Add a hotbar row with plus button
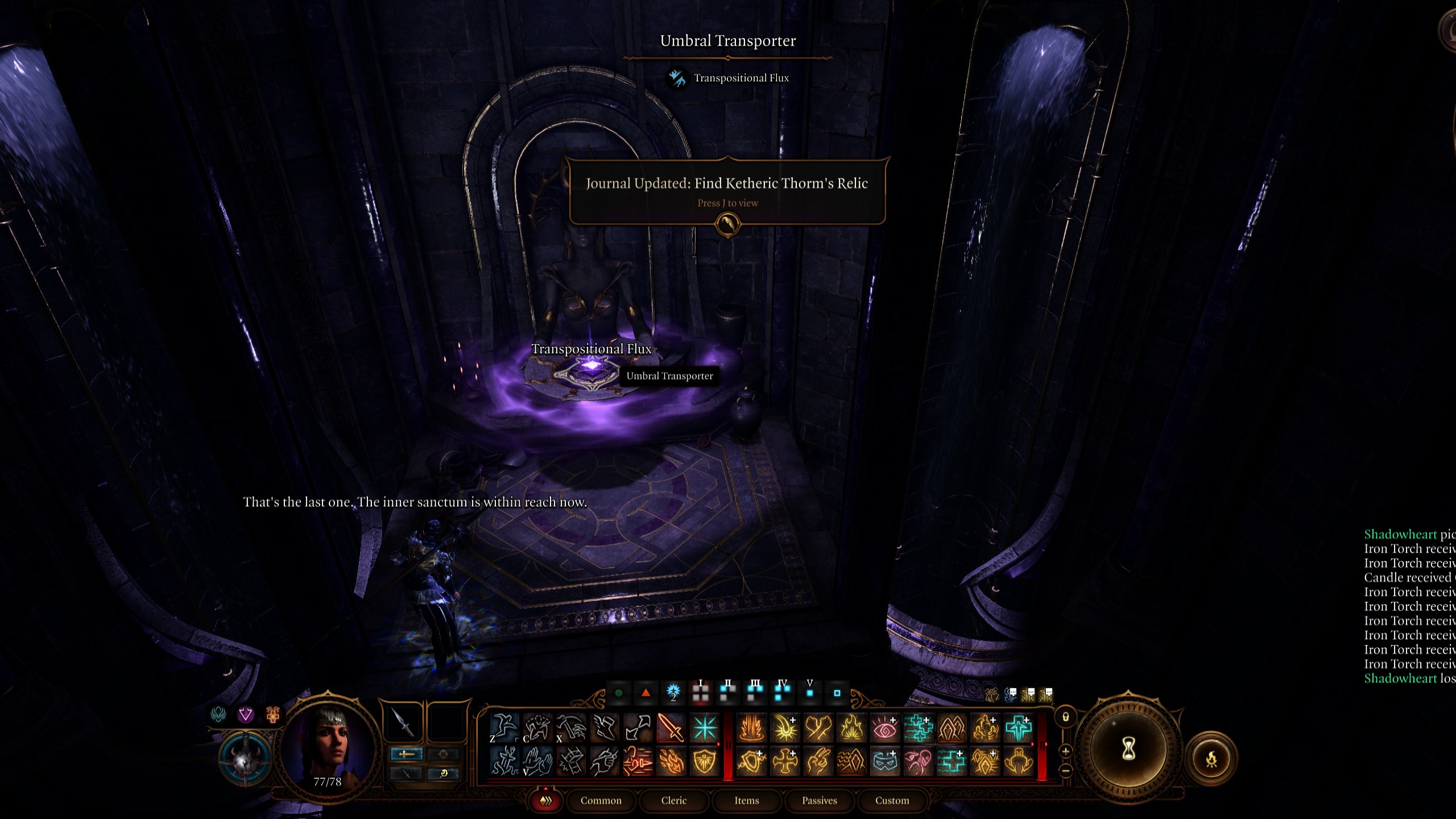Viewport: 1456px width, 819px height. 1066,751
